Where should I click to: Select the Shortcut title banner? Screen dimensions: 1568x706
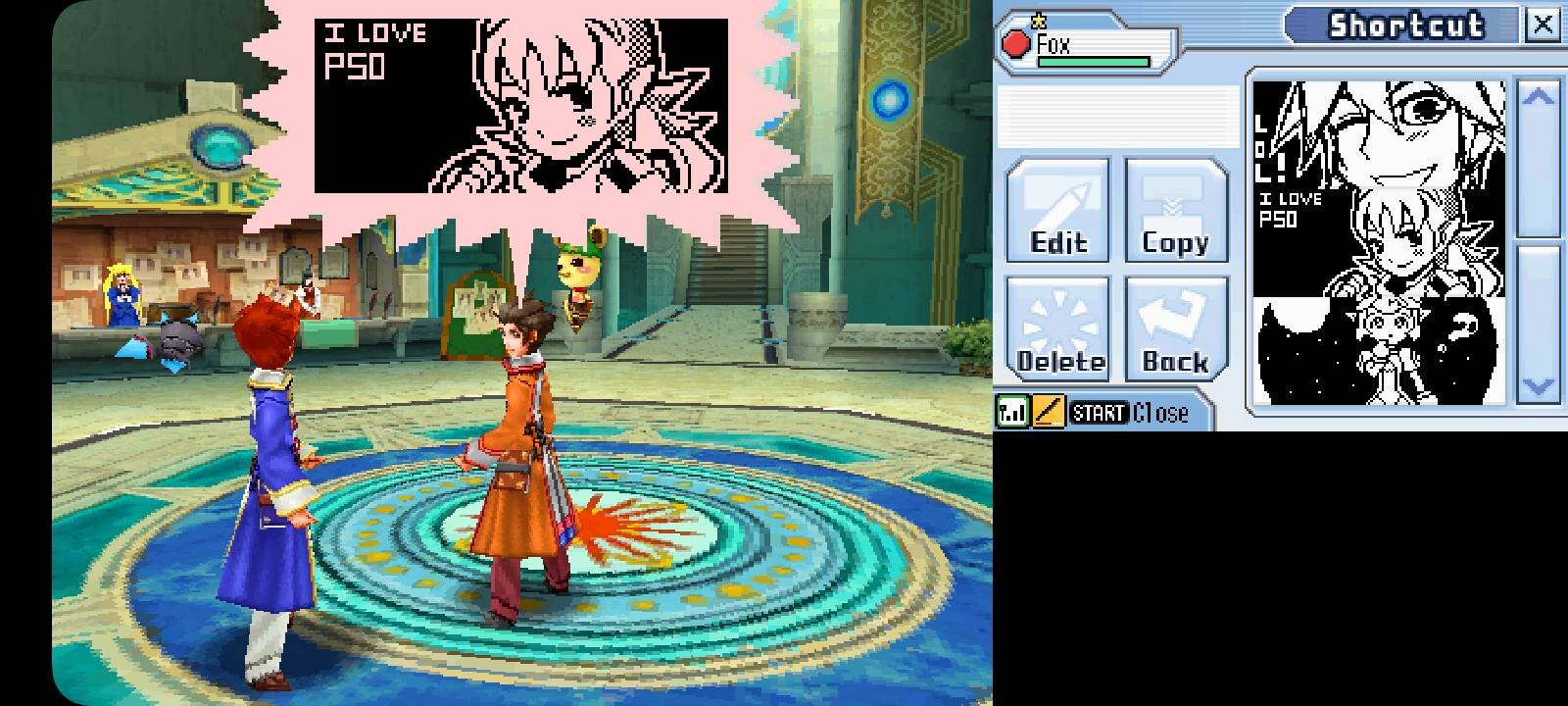1408,25
